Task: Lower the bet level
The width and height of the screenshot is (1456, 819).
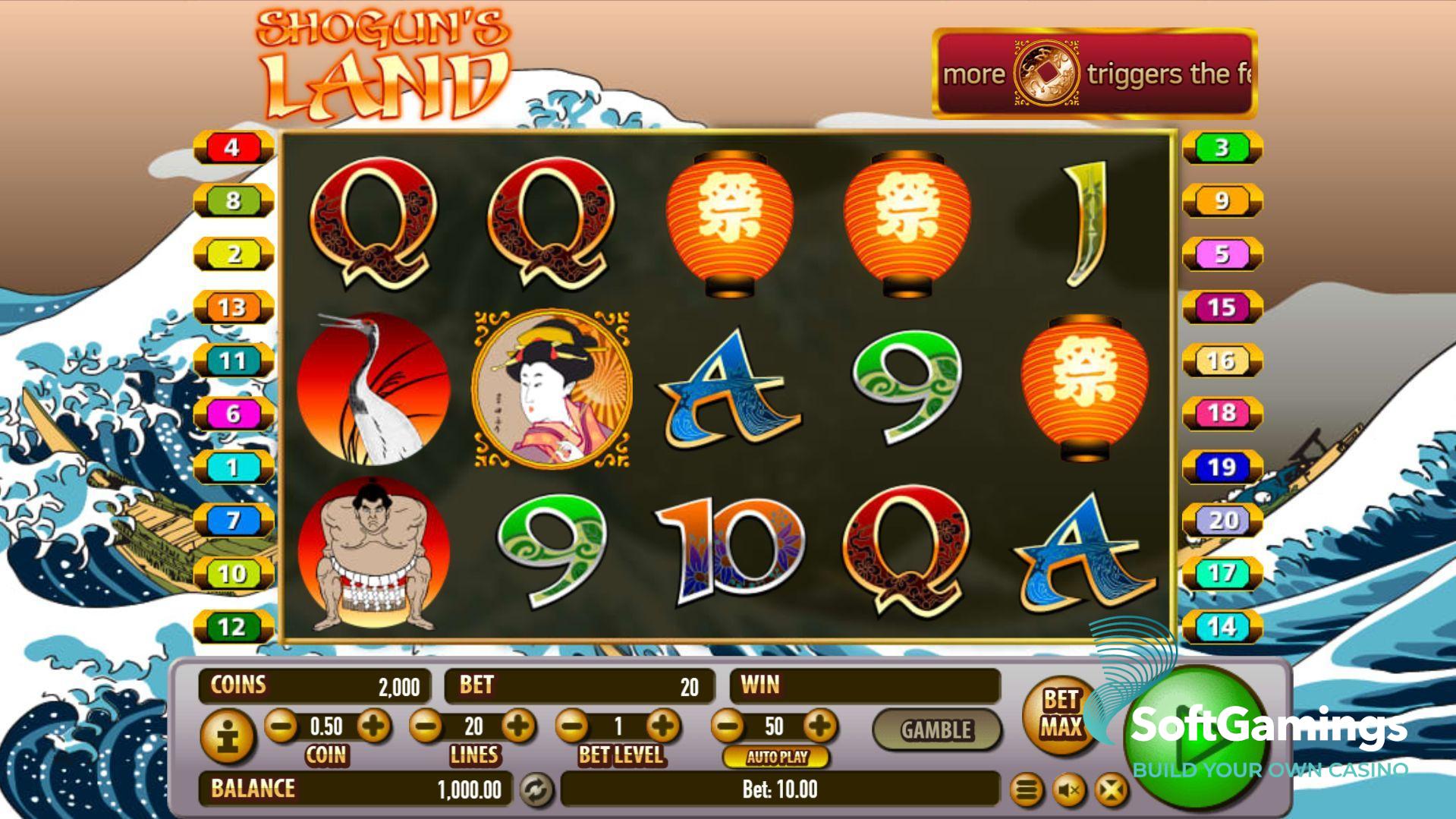Action: pos(572,726)
